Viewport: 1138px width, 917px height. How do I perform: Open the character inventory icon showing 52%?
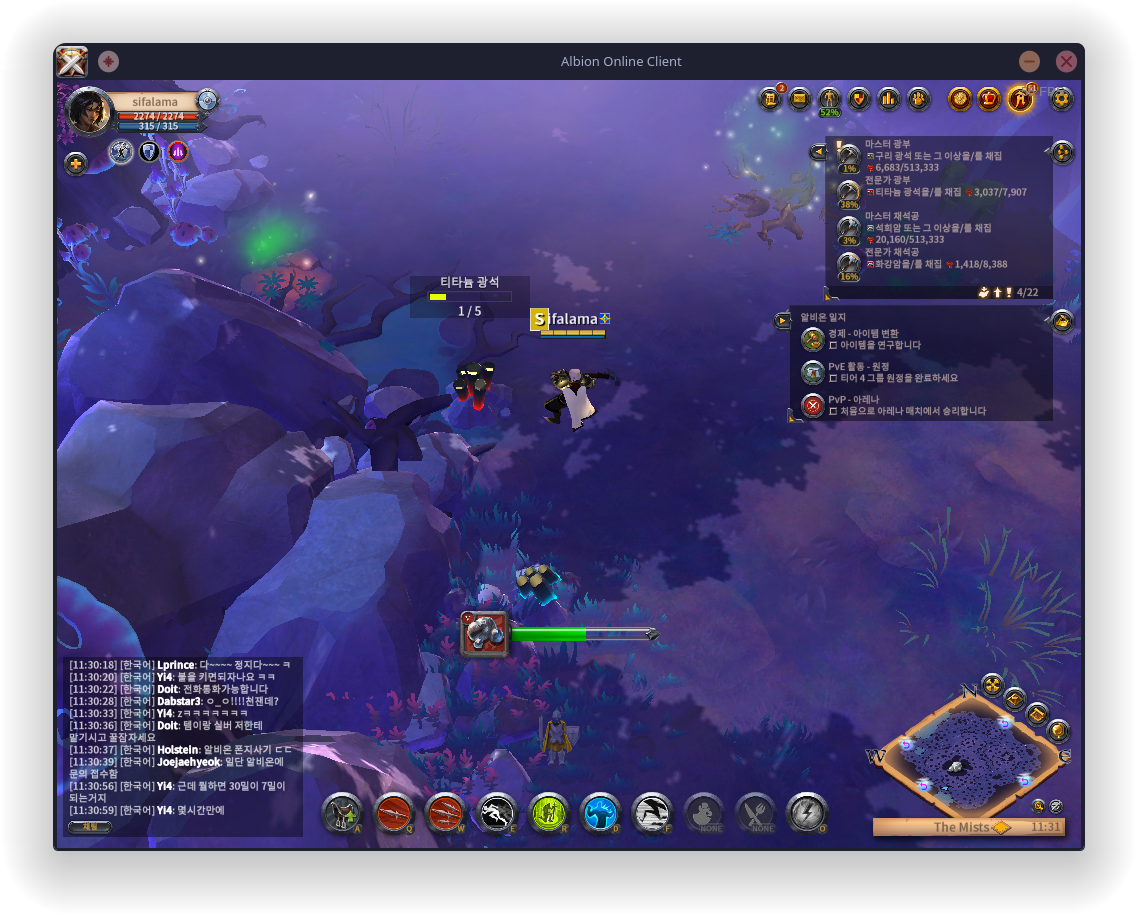click(x=829, y=99)
